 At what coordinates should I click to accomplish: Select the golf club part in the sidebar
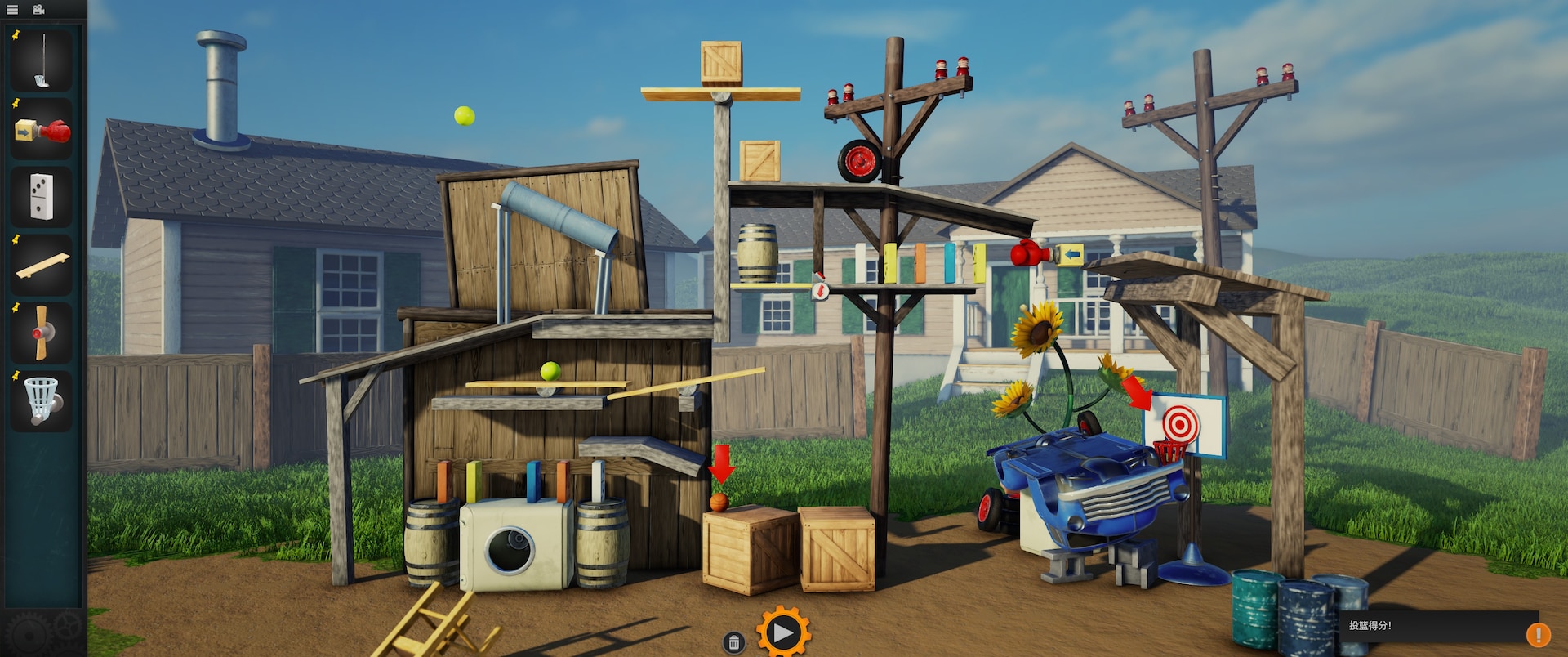pyautogui.click(x=41, y=61)
